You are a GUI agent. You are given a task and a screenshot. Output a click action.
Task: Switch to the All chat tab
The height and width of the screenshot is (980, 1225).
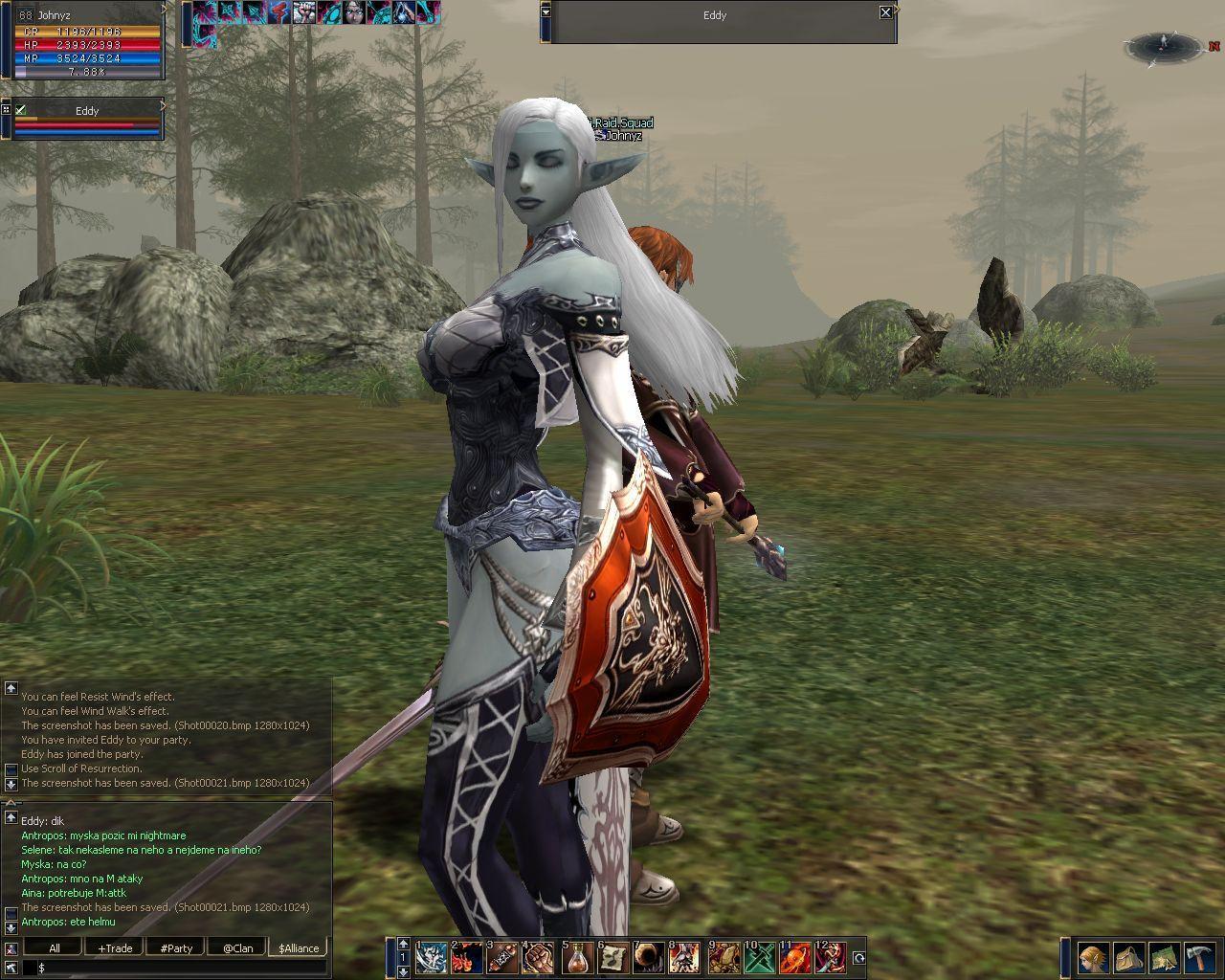coord(55,948)
